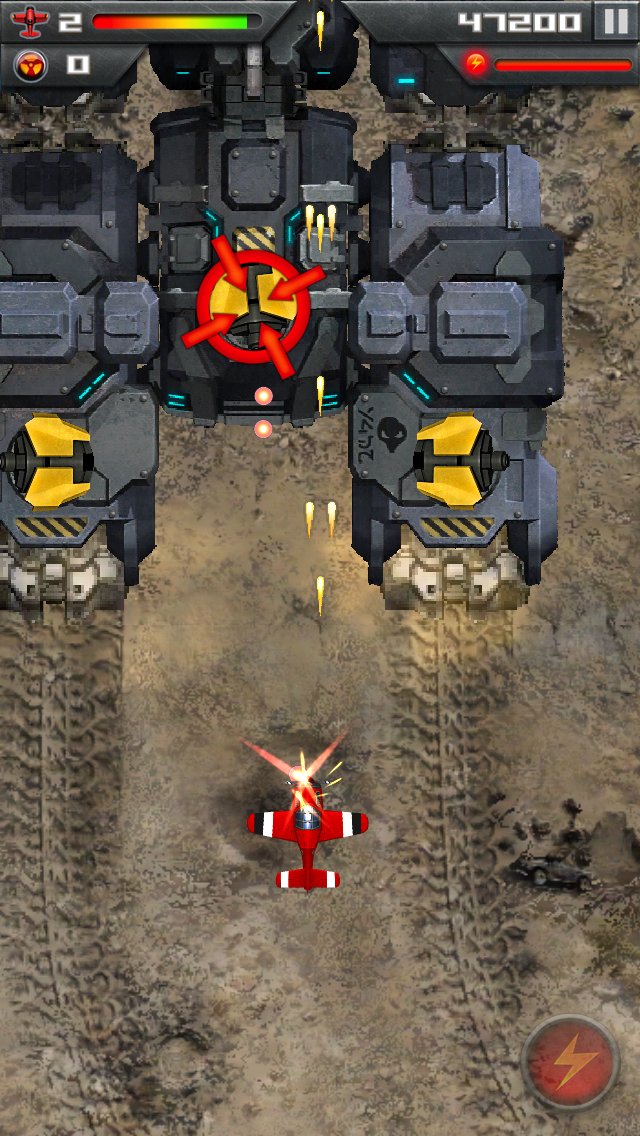
Task: Tap the nuclear bomb icon
Action: [x=30, y=66]
